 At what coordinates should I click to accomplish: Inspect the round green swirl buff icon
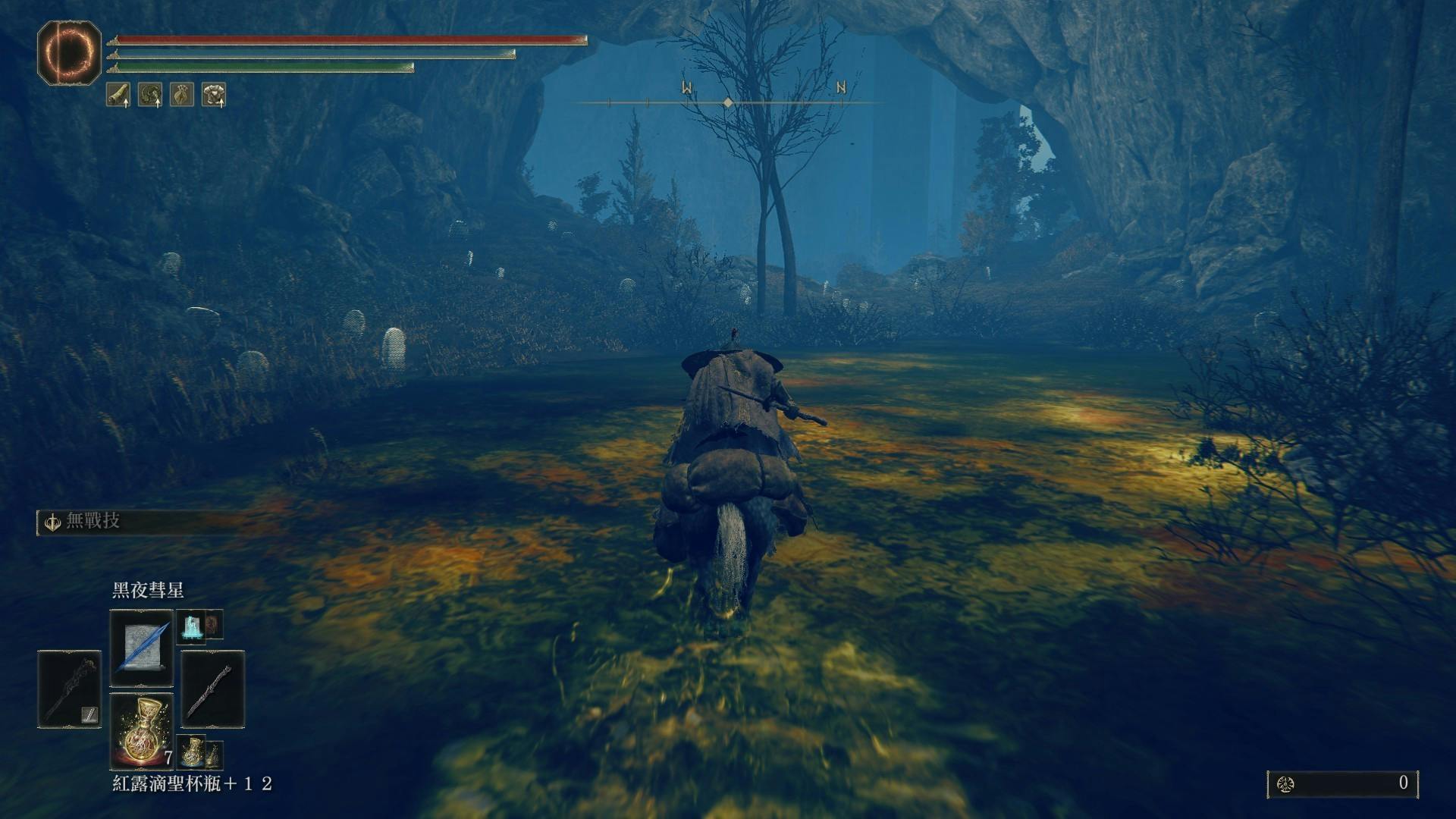150,95
